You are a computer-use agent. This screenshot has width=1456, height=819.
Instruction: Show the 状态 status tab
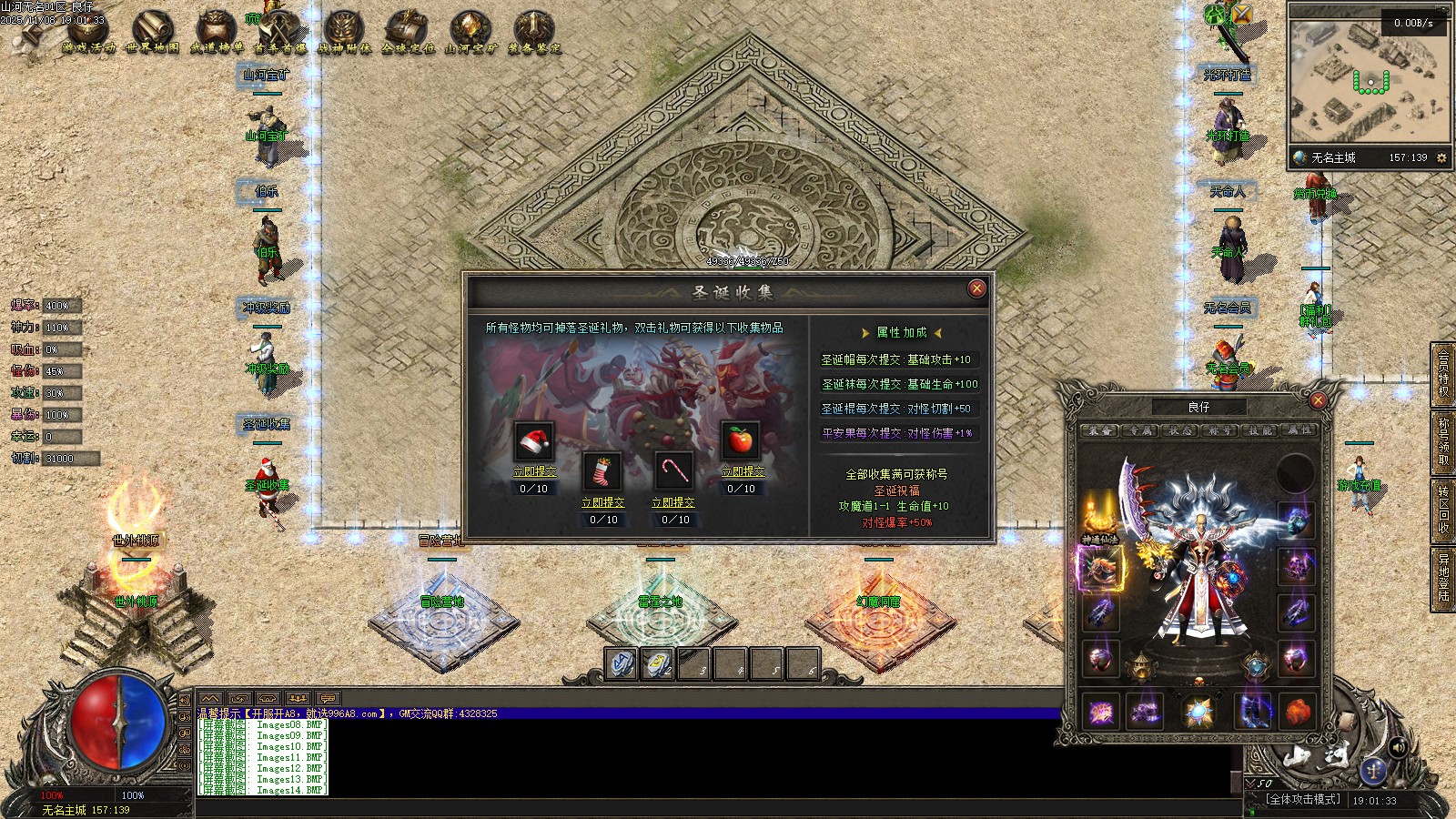[1179, 430]
